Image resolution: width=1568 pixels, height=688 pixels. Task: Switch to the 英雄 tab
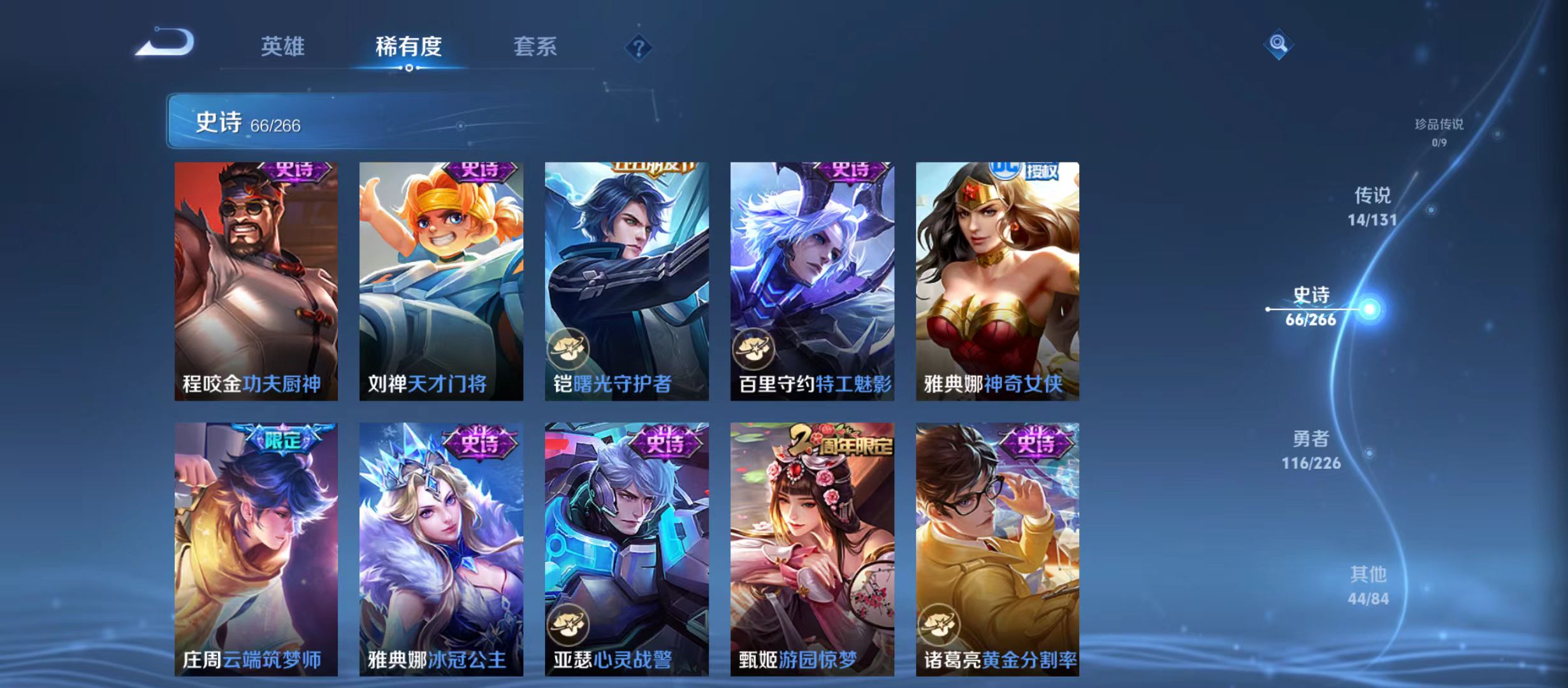pos(283,47)
